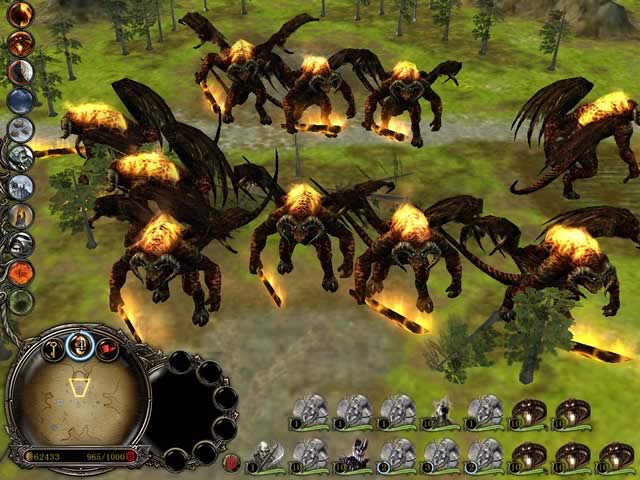
Task: Open the blue-ringed button above the minimap
Action: click(x=78, y=345)
